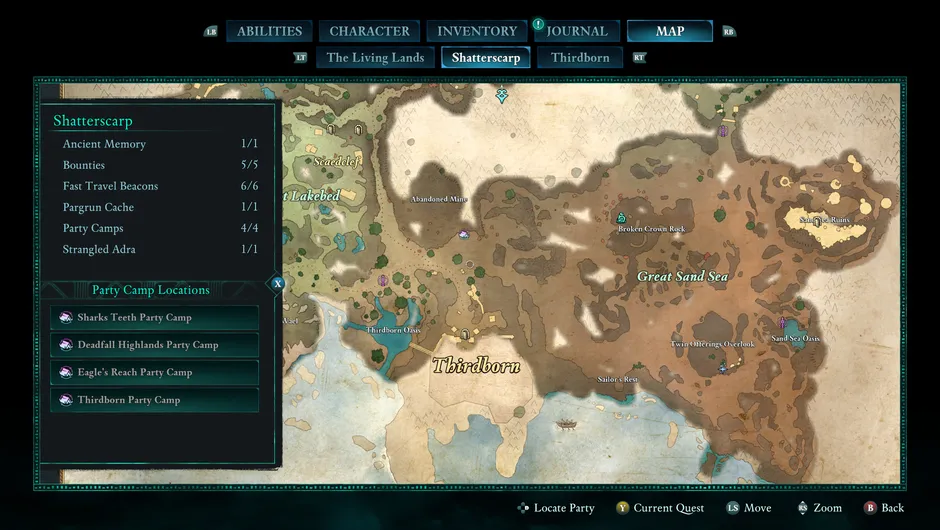This screenshot has width=940, height=530.
Task: Click the Party Camps legend row
Action: click(160, 228)
